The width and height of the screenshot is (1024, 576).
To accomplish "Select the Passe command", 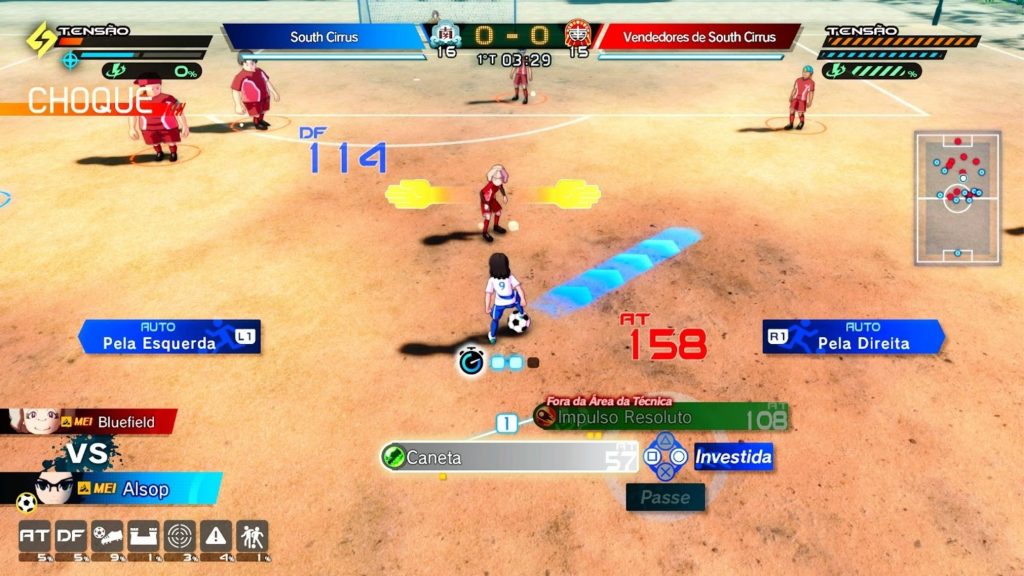I will (665, 497).
